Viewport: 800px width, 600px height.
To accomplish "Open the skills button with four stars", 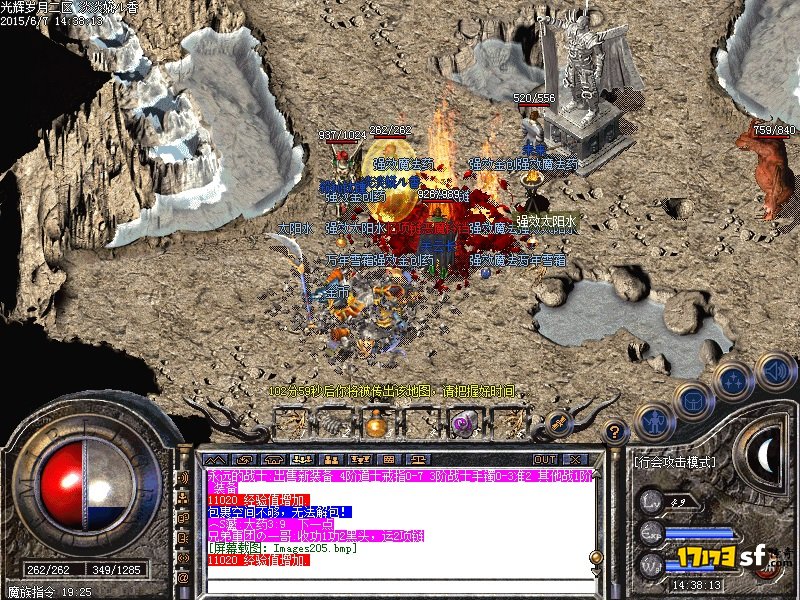I will (x=736, y=380).
